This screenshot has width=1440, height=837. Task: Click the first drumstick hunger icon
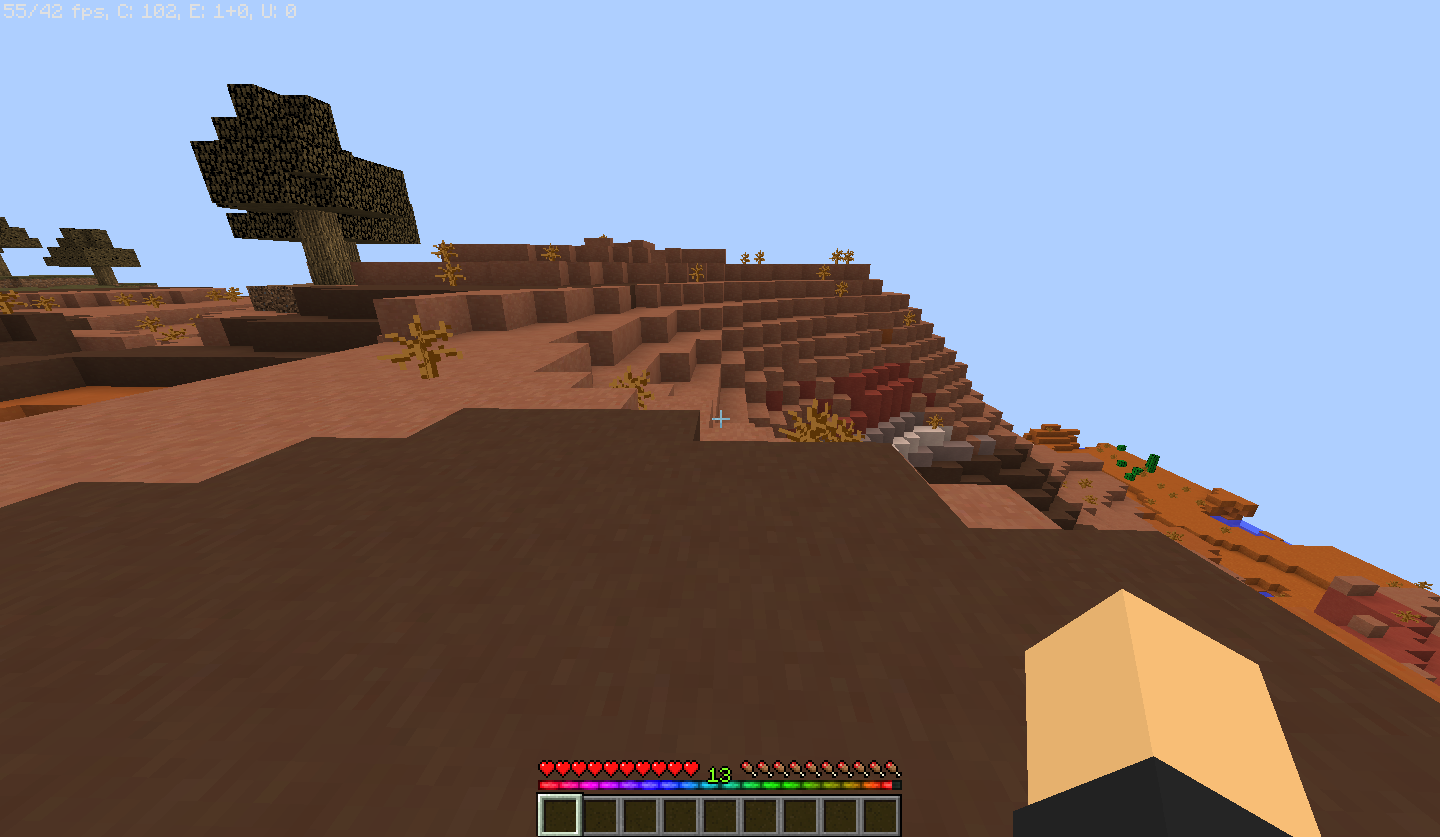[x=750, y=769]
